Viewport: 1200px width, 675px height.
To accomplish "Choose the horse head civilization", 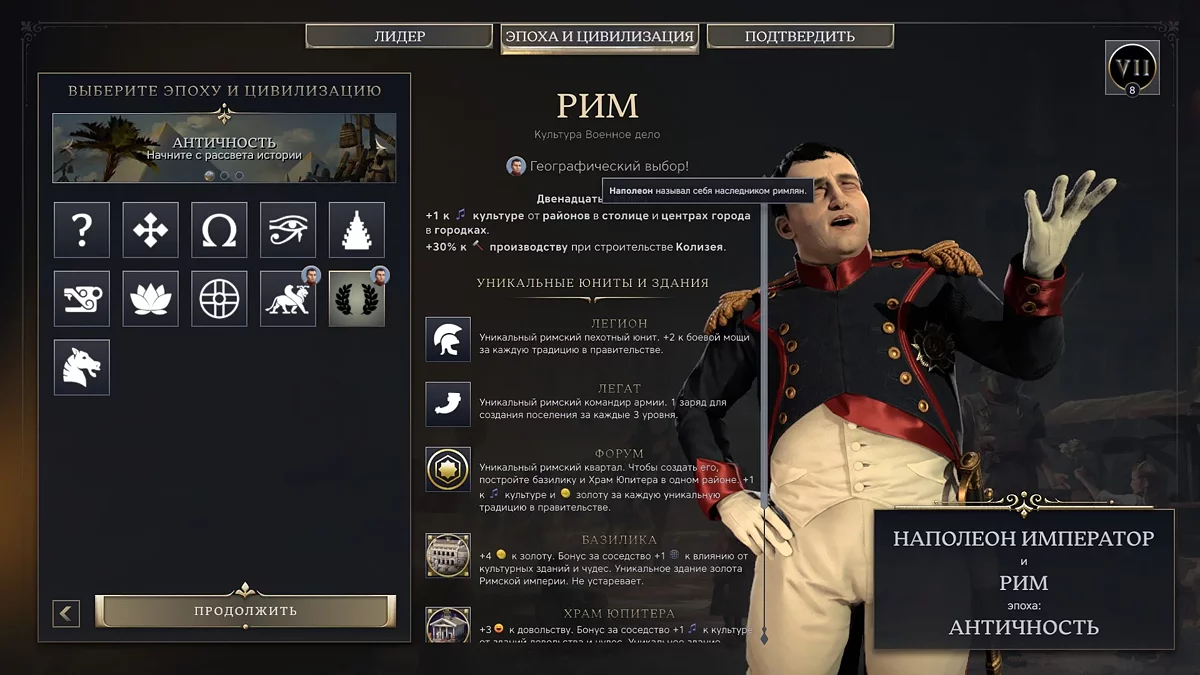I will pos(82,367).
